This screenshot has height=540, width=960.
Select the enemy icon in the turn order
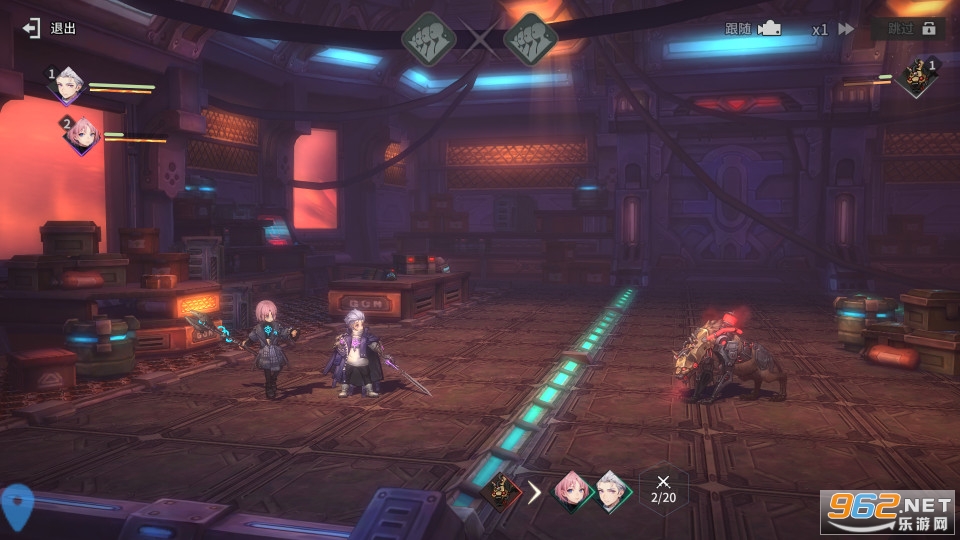(x=501, y=491)
